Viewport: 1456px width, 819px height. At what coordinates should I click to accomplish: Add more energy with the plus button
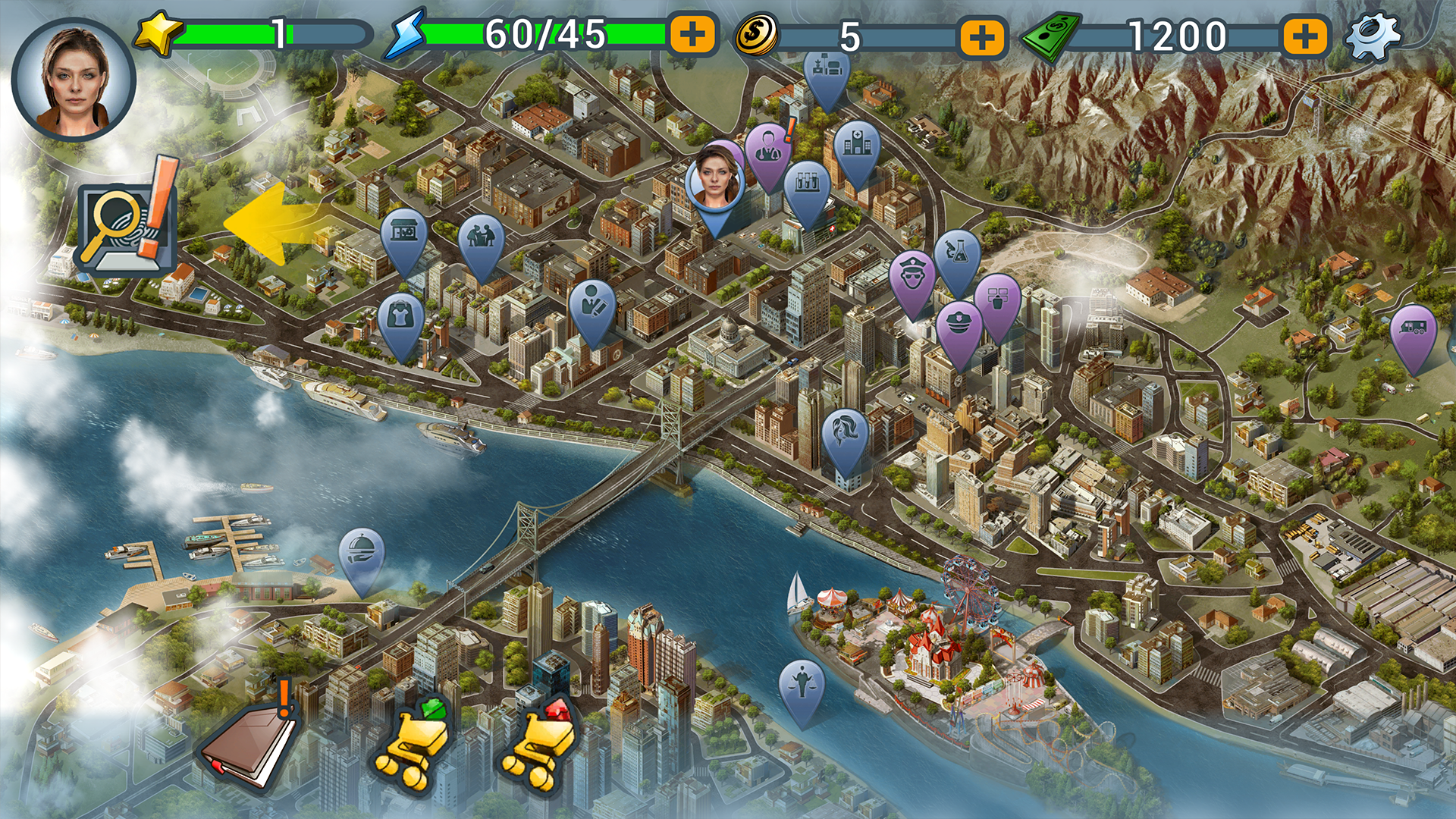tap(692, 35)
